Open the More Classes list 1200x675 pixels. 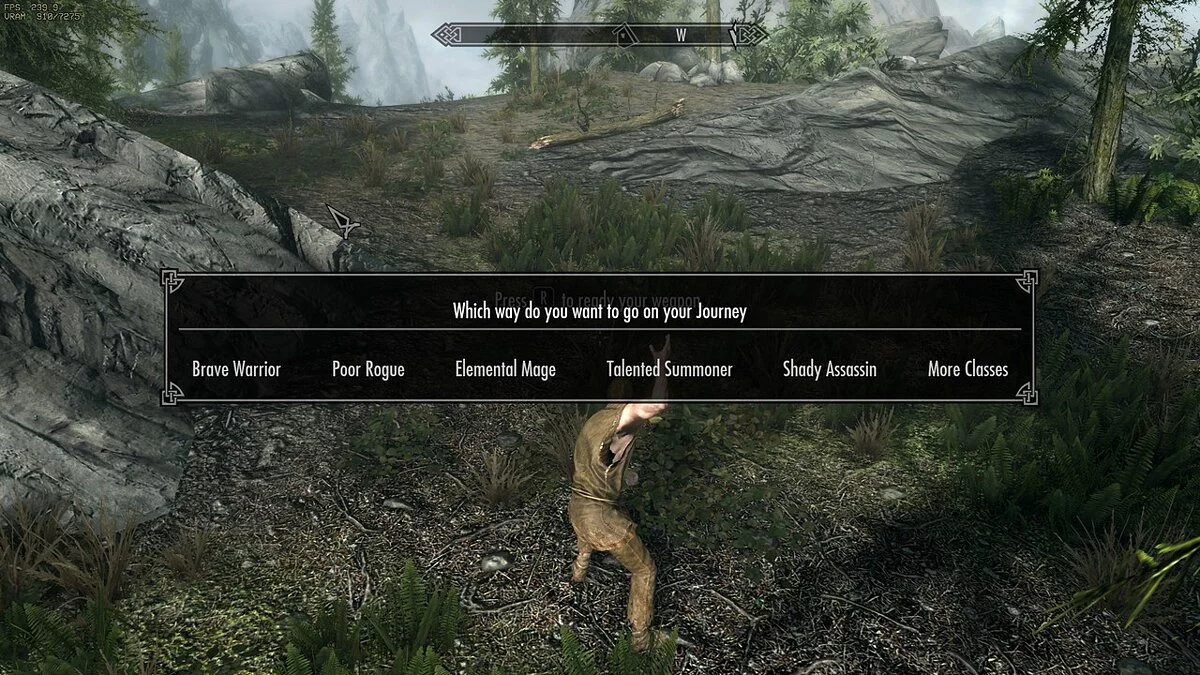click(x=967, y=369)
